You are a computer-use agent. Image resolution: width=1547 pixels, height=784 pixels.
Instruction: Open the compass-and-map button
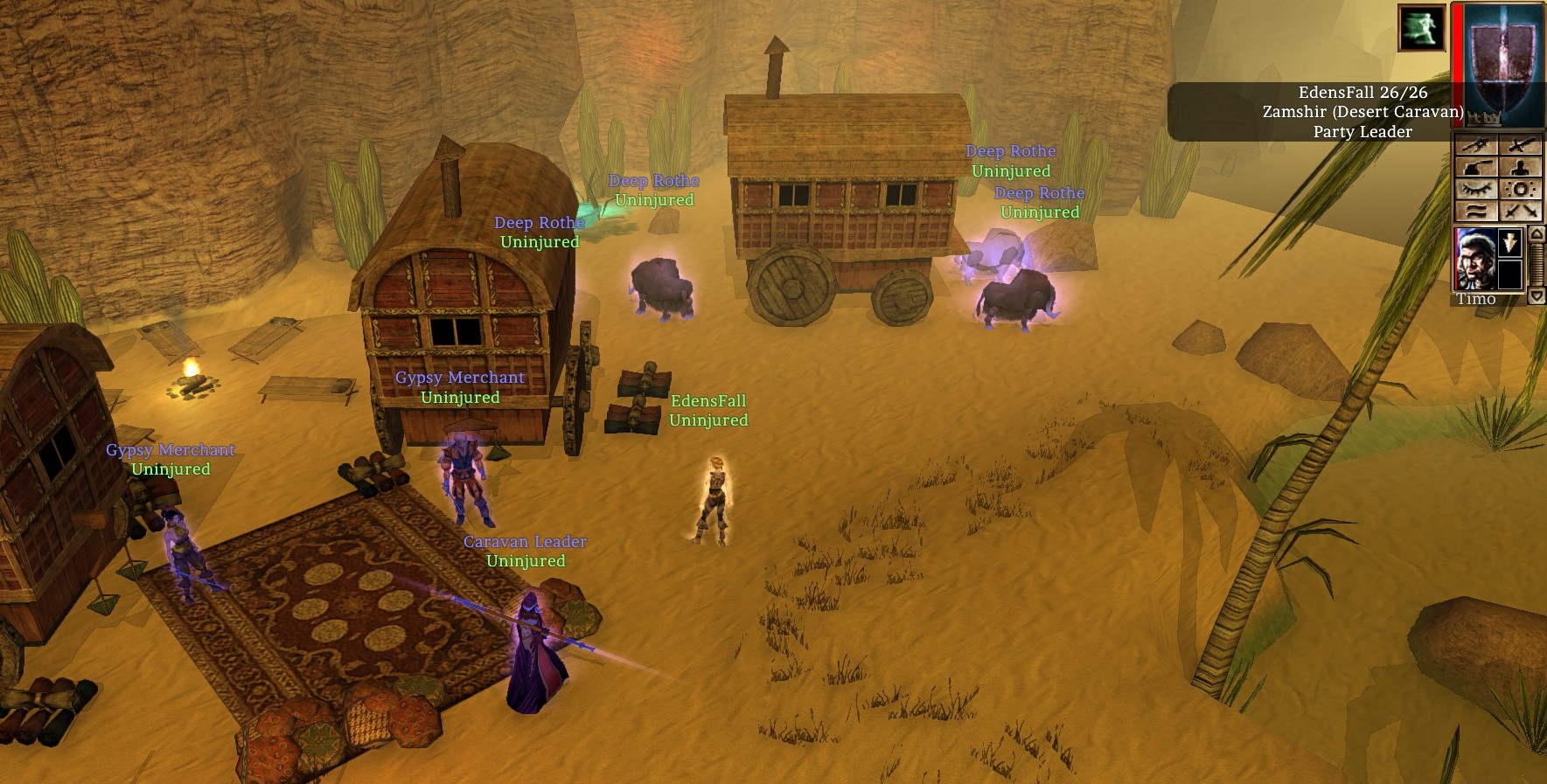(1474, 145)
